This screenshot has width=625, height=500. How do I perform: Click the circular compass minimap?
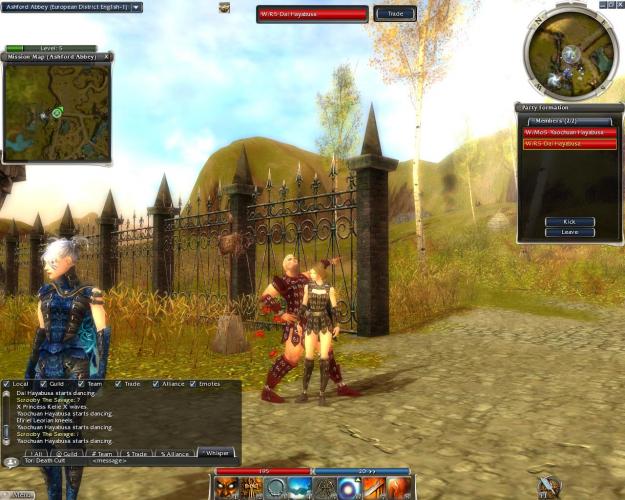(570, 52)
